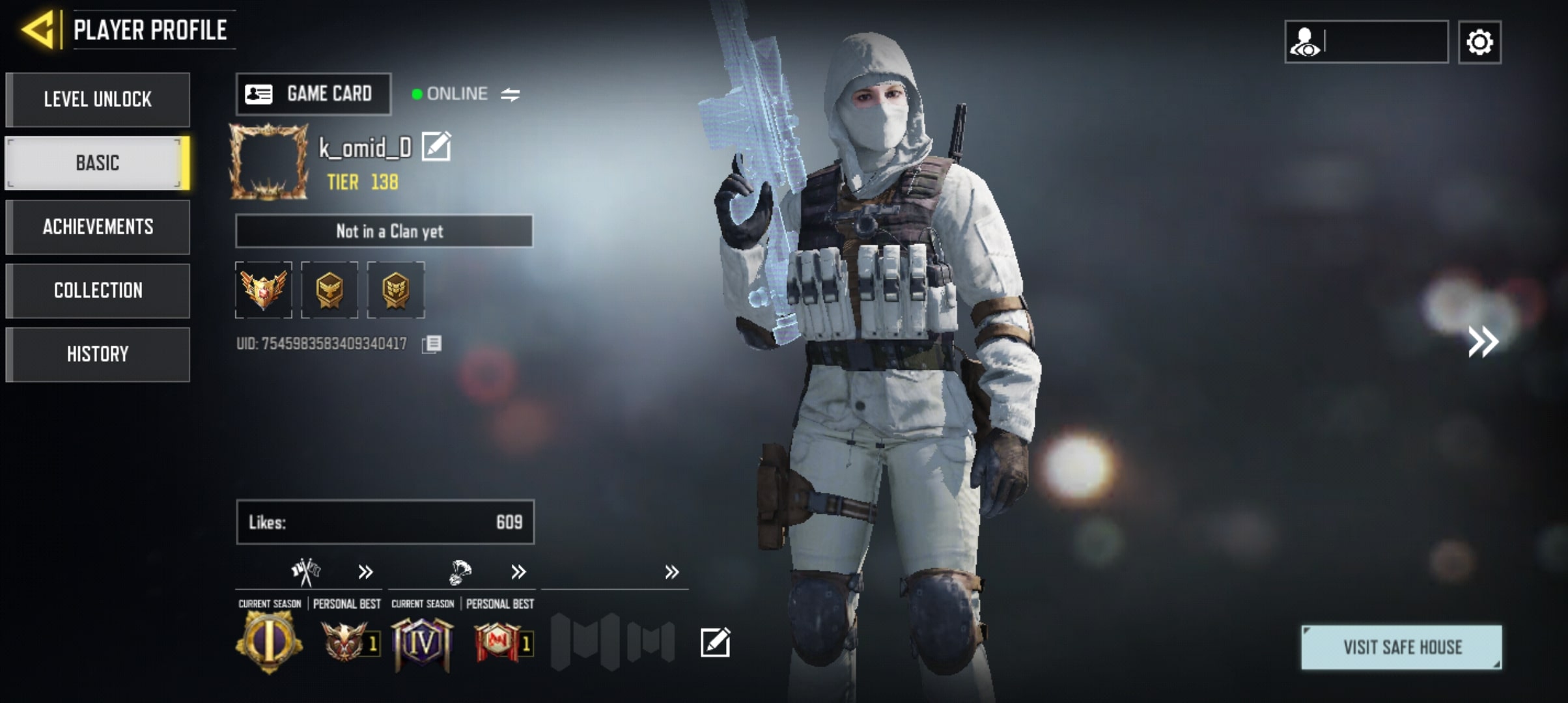
Task: Toggle the Online status switch
Action: (511, 95)
